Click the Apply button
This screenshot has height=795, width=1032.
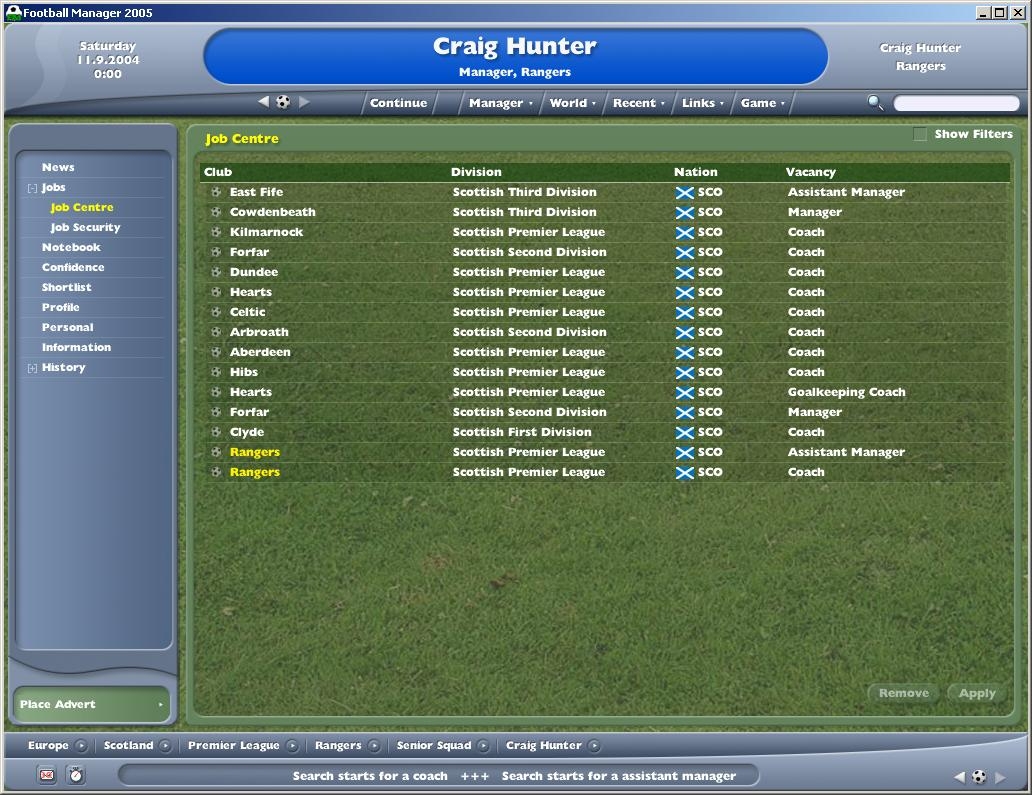[976, 693]
